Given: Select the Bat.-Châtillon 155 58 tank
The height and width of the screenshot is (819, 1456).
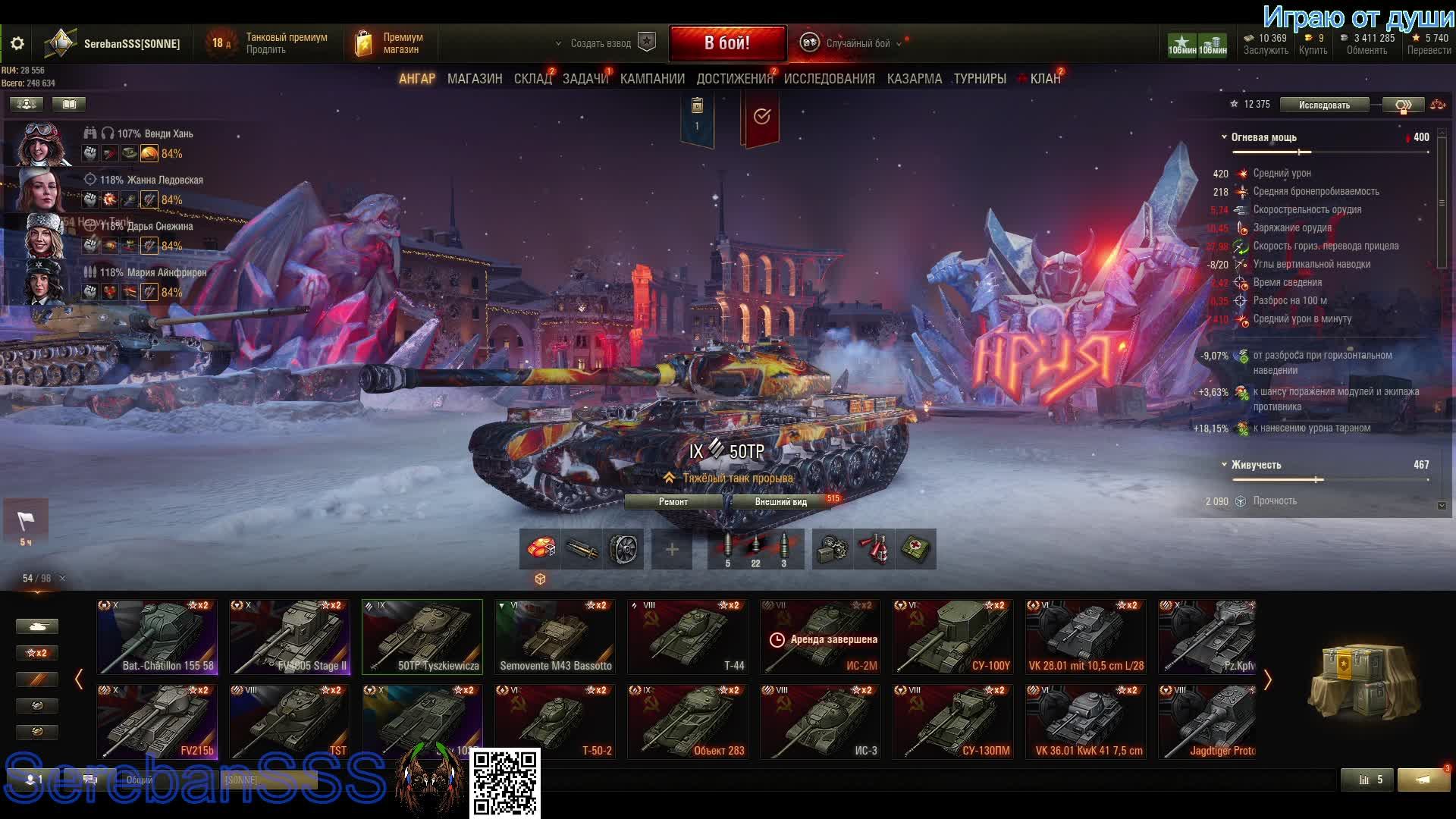Looking at the screenshot, I should pyautogui.click(x=157, y=637).
